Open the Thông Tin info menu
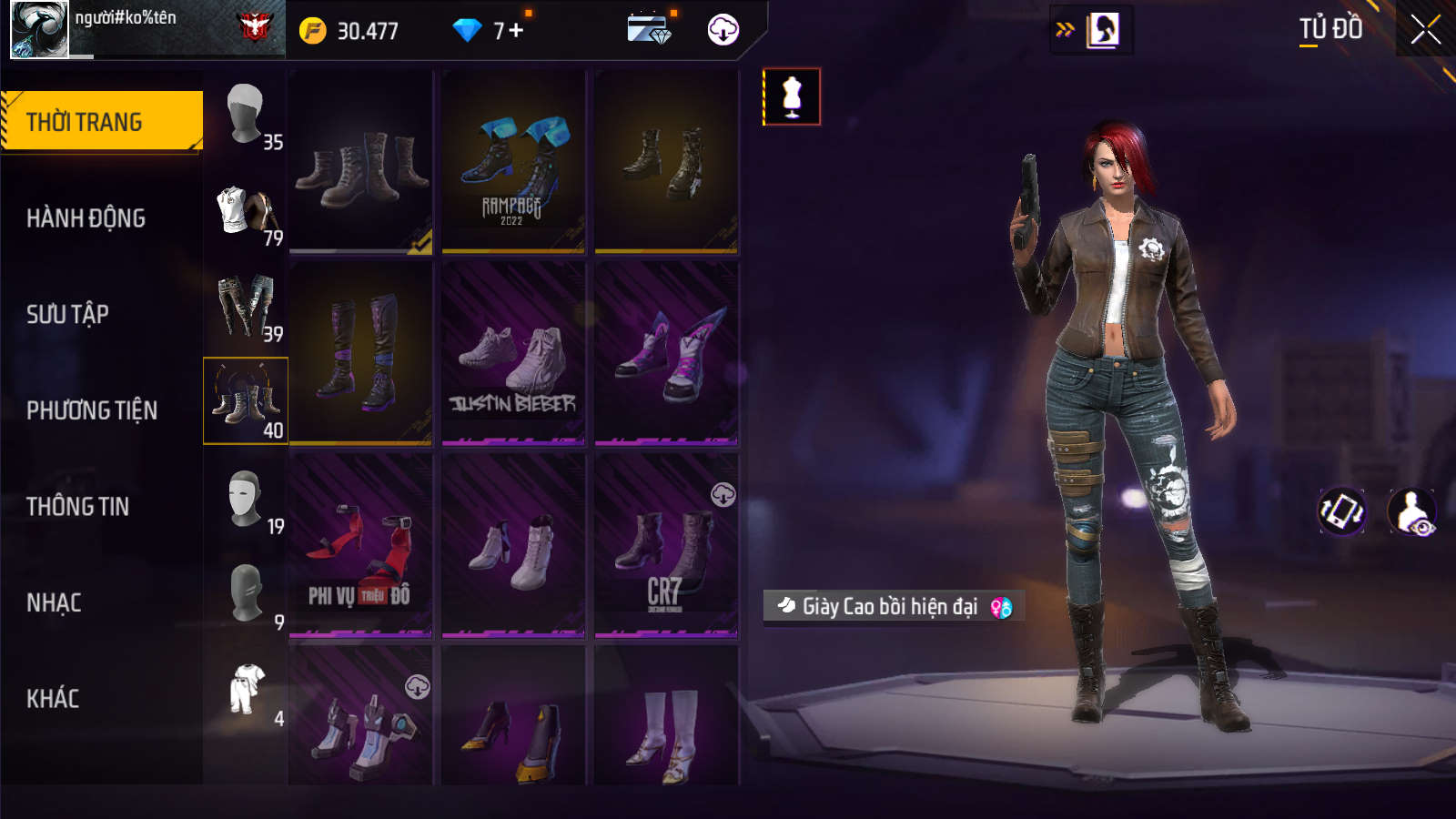The width and height of the screenshot is (1456, 819). [x=78, y=506]
